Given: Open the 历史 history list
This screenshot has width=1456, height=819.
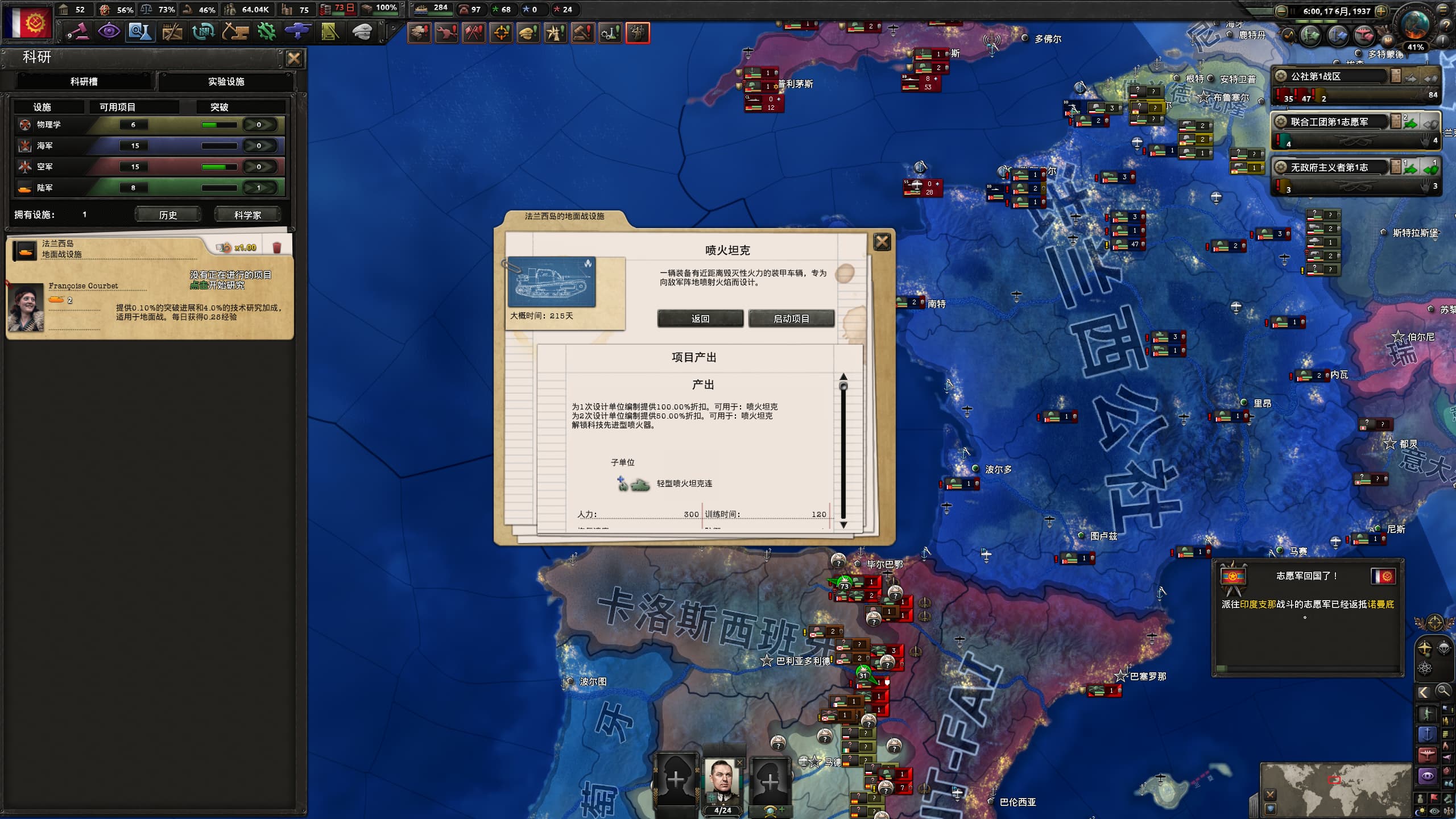Looking at the screenshot, I should click(x=168, y=214).
